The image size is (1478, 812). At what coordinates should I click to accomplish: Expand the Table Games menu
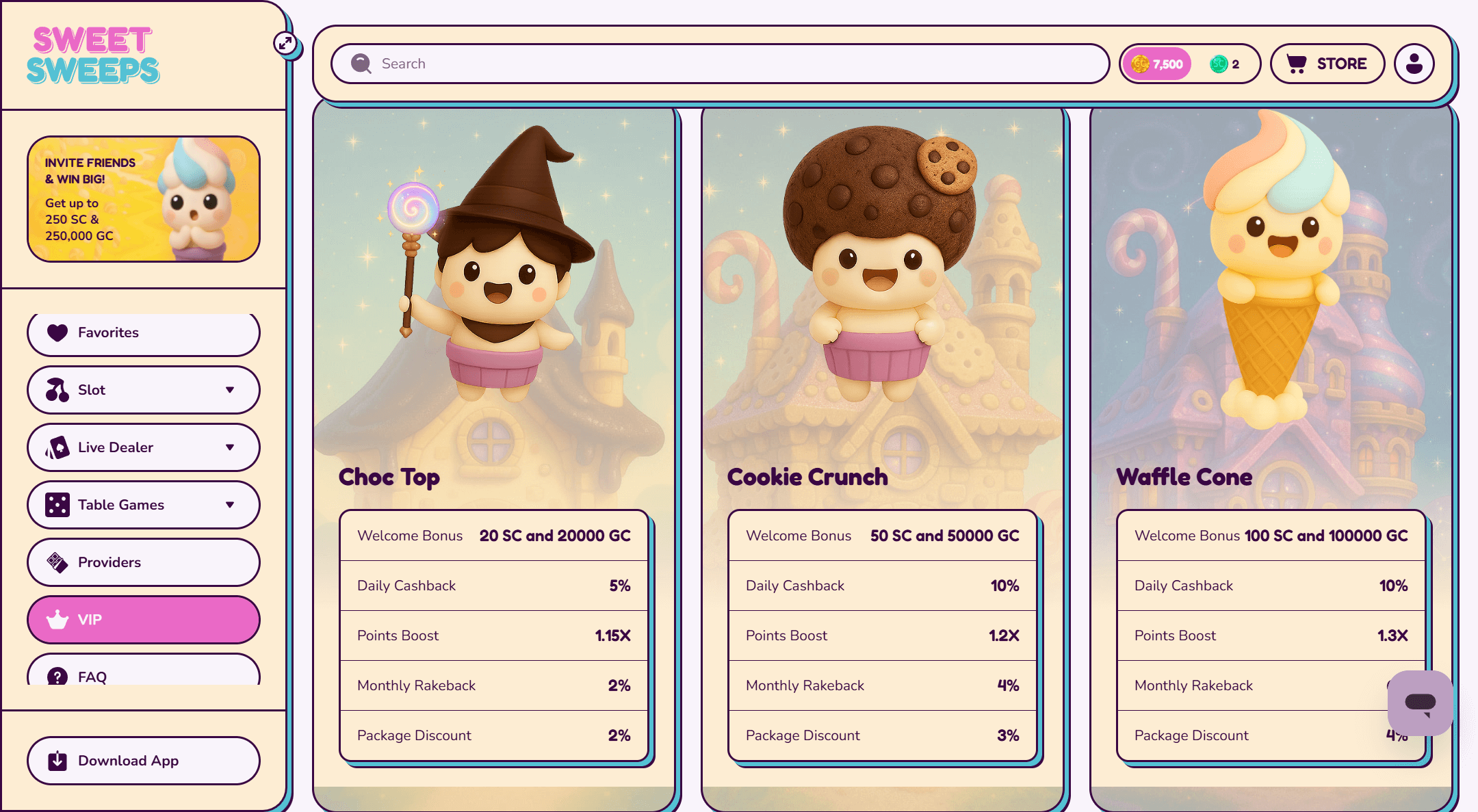coord(144,505)
